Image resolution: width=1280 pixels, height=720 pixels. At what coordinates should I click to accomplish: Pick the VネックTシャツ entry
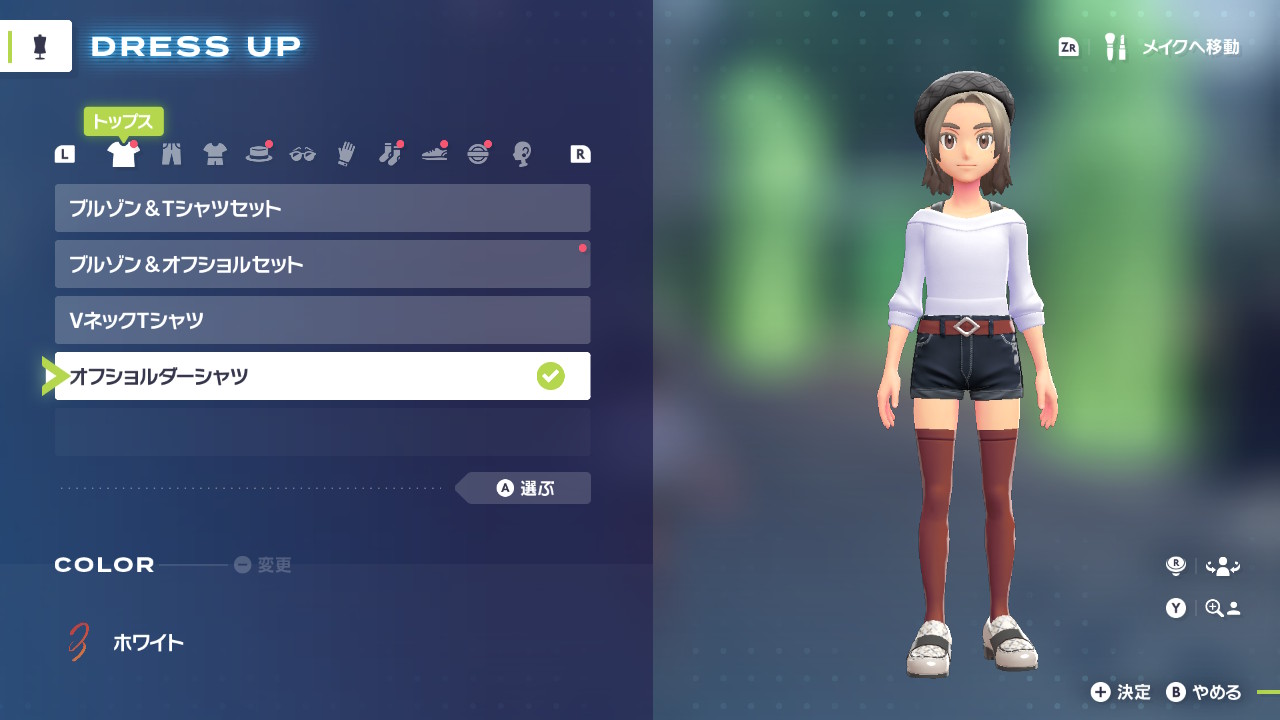[322, 320]
